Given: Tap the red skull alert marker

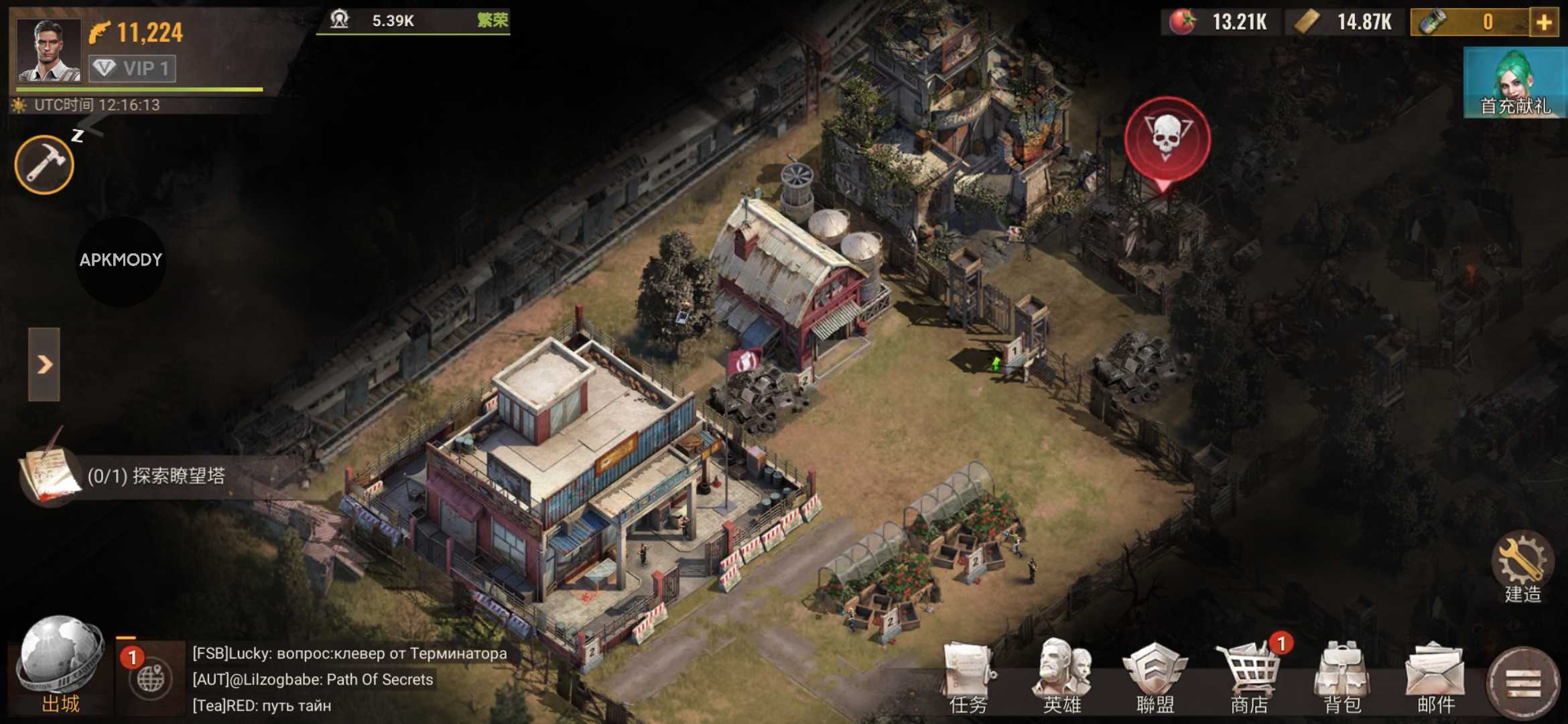Looking at the screenshot, I should [1167, 139].
